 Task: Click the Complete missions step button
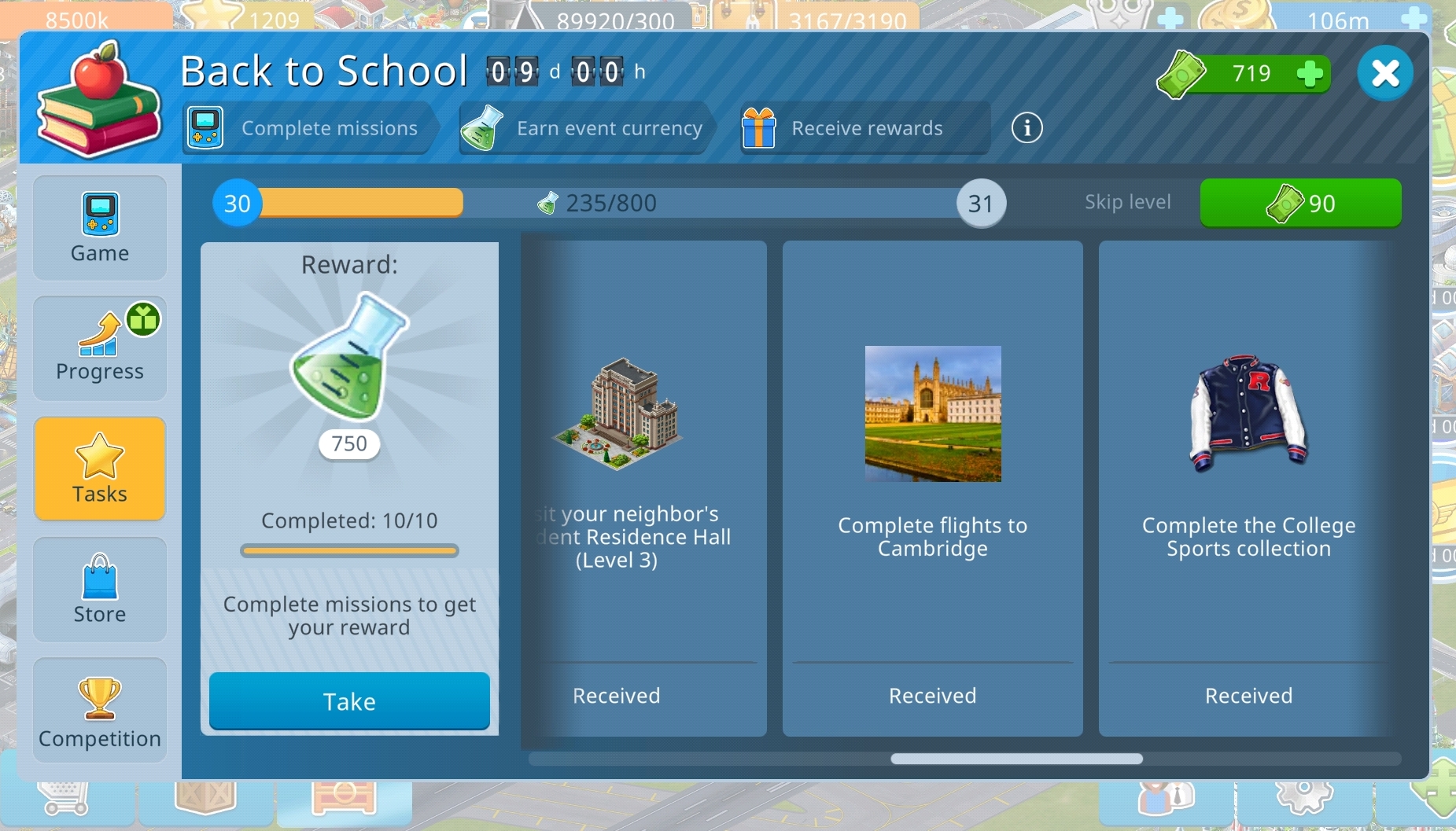308,128
